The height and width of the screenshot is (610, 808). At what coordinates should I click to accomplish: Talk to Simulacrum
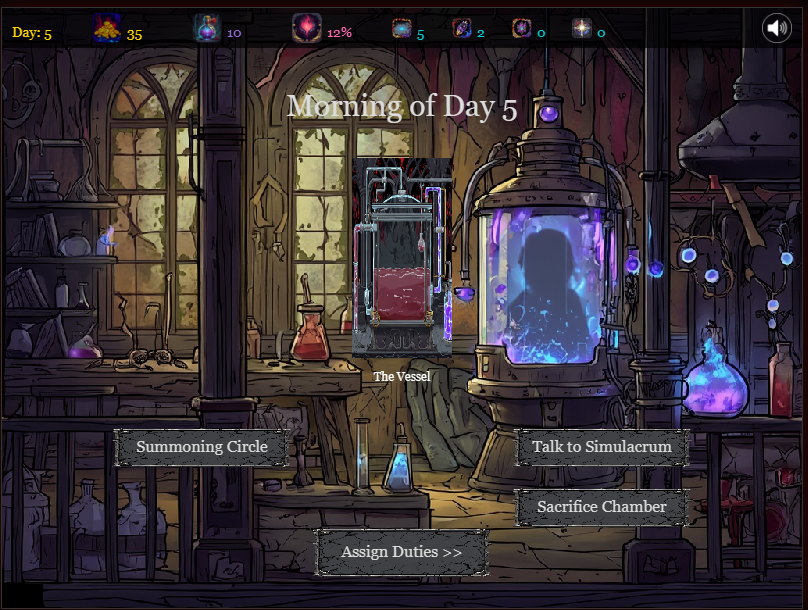(601, 447)
